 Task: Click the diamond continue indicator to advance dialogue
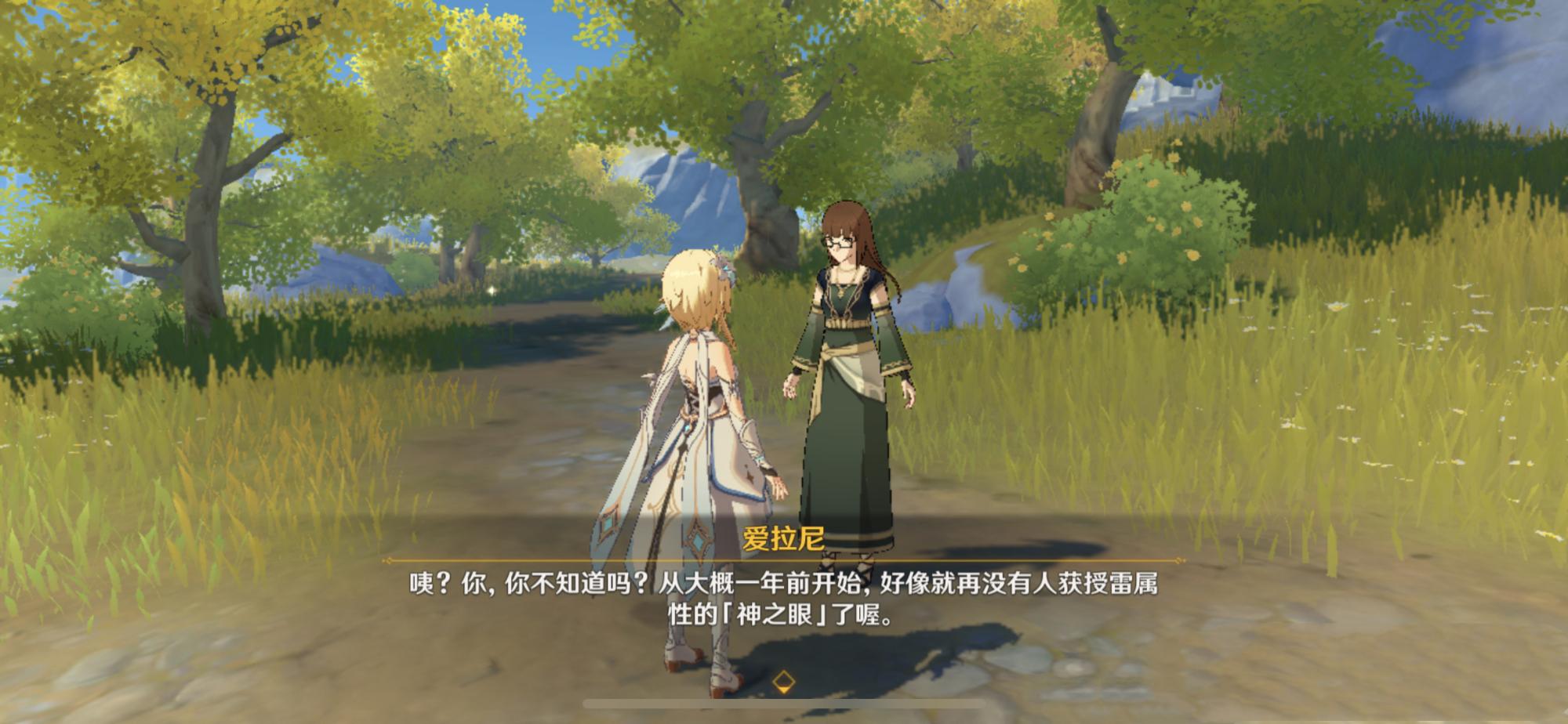click(782, 682)
